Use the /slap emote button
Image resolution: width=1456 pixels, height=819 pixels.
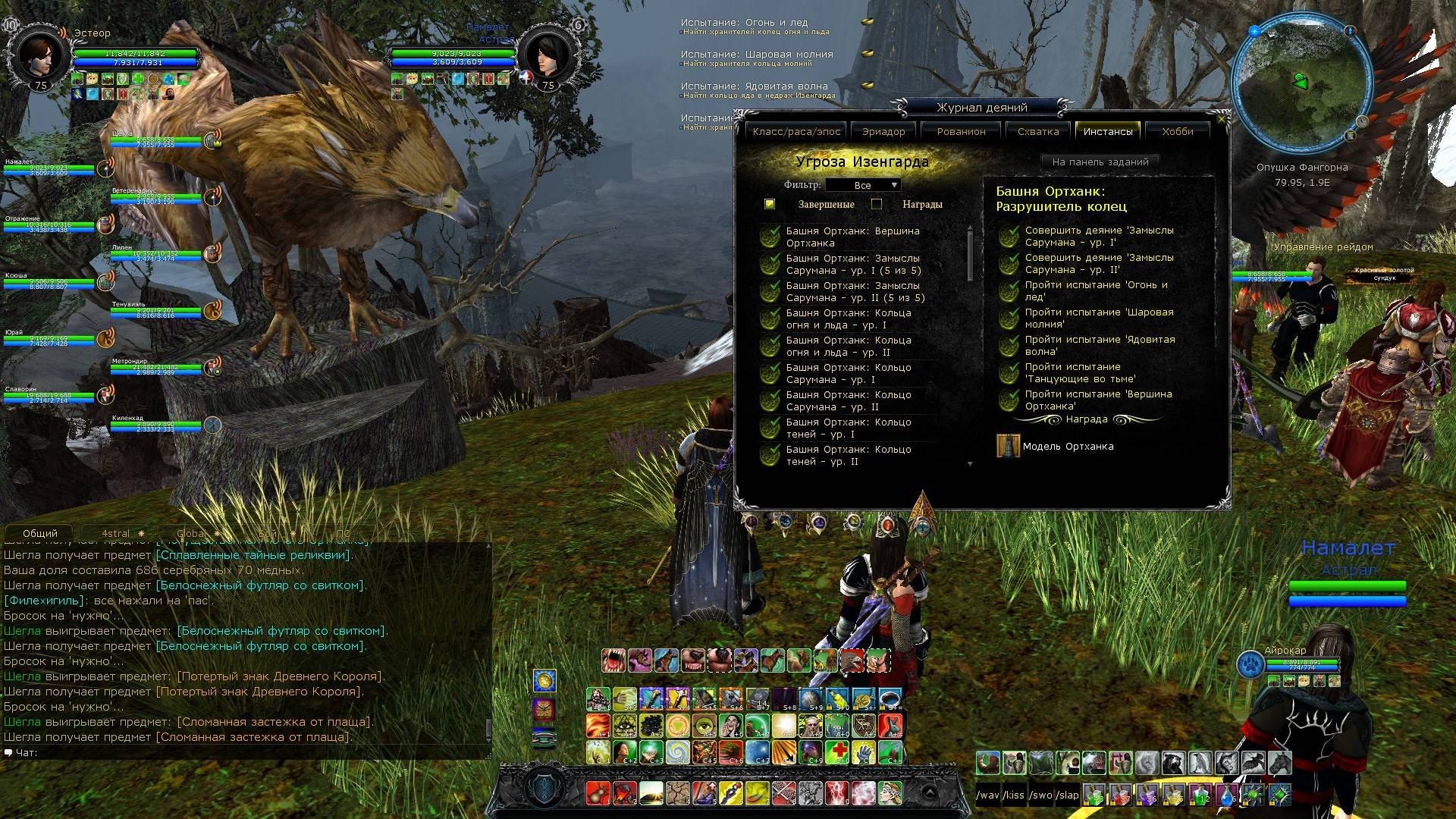coord(1068,795)
